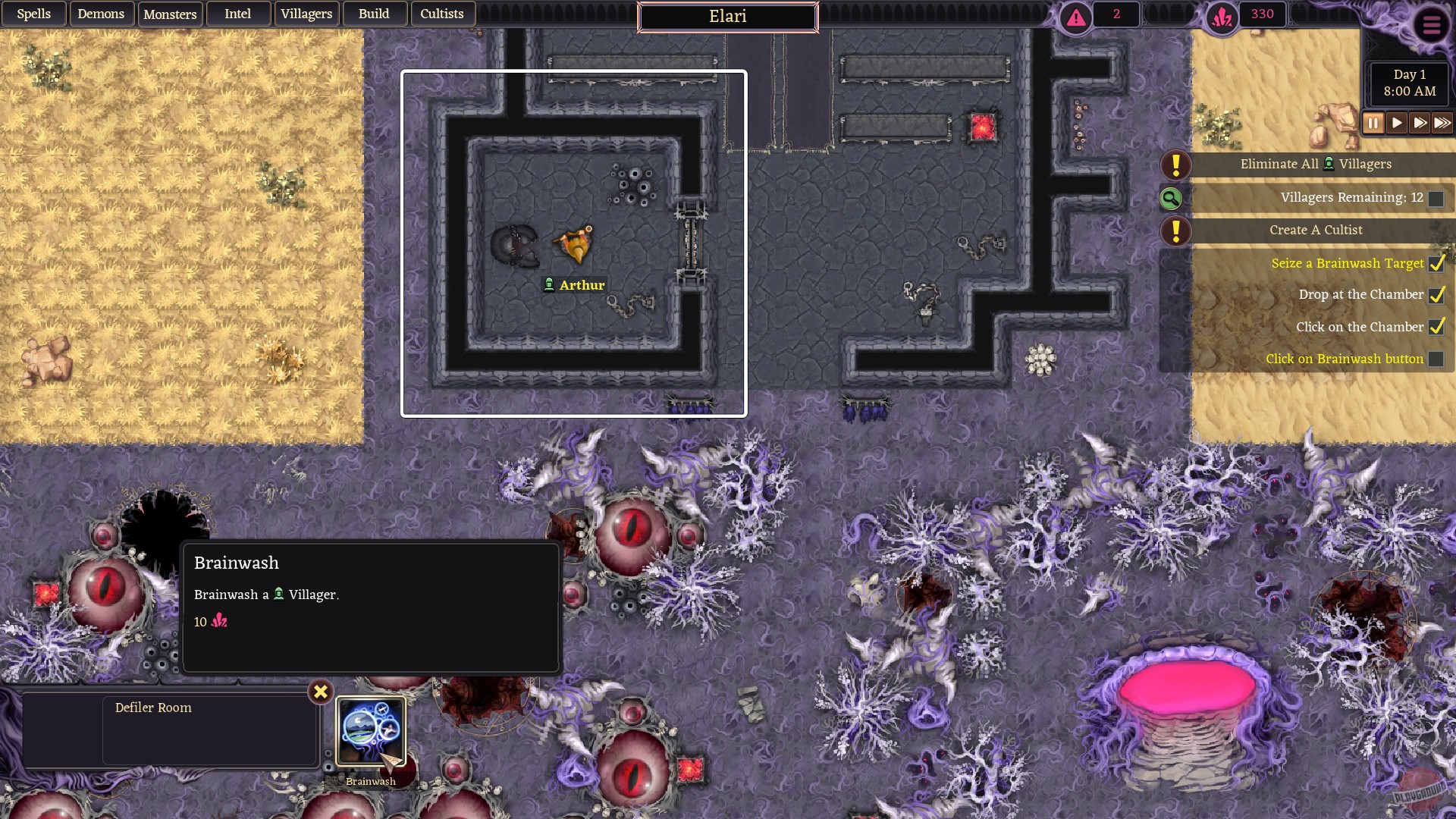Expand the Create A Cultist quest entry
Viewport: 1456px width, 819px height.
(1316, 231)
